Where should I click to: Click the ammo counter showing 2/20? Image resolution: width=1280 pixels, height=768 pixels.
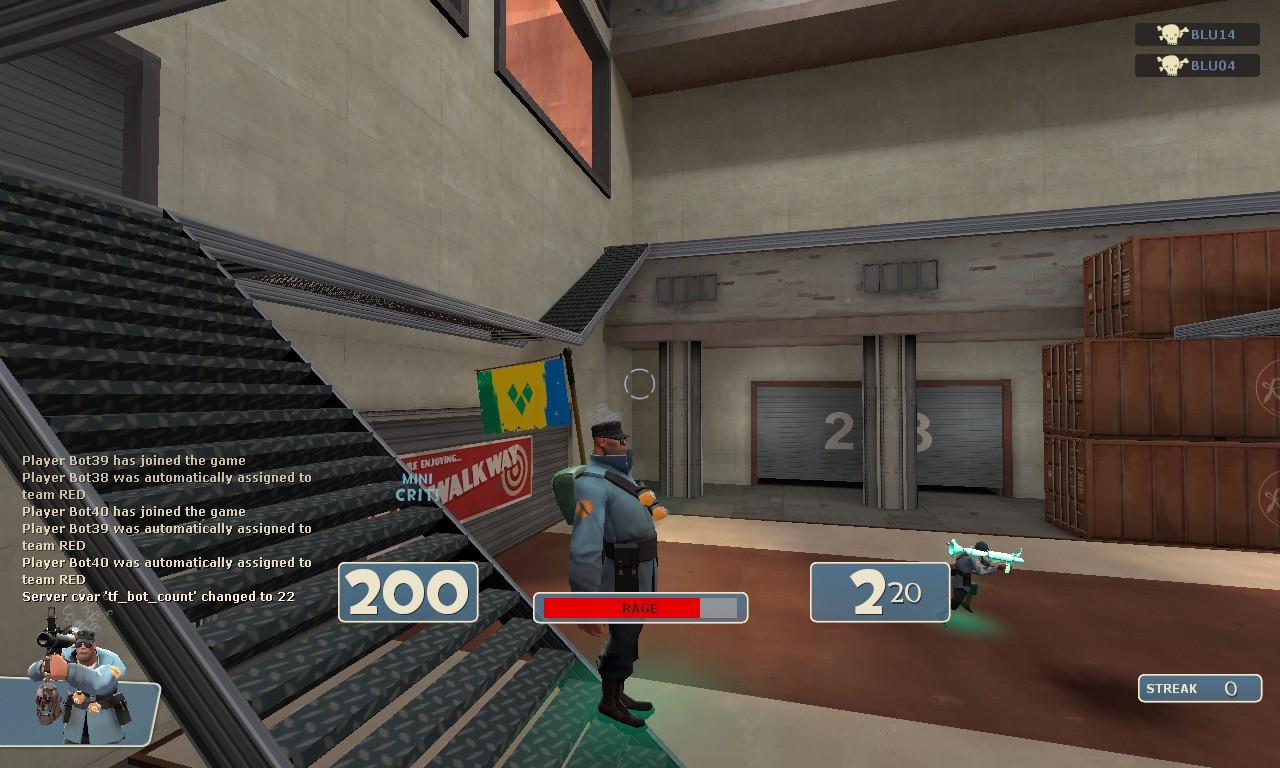coord(878,591)
